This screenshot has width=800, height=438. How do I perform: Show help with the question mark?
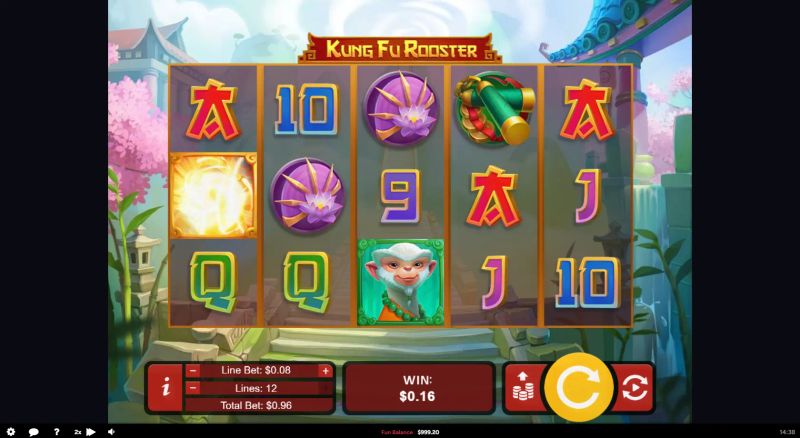(56, 432)
